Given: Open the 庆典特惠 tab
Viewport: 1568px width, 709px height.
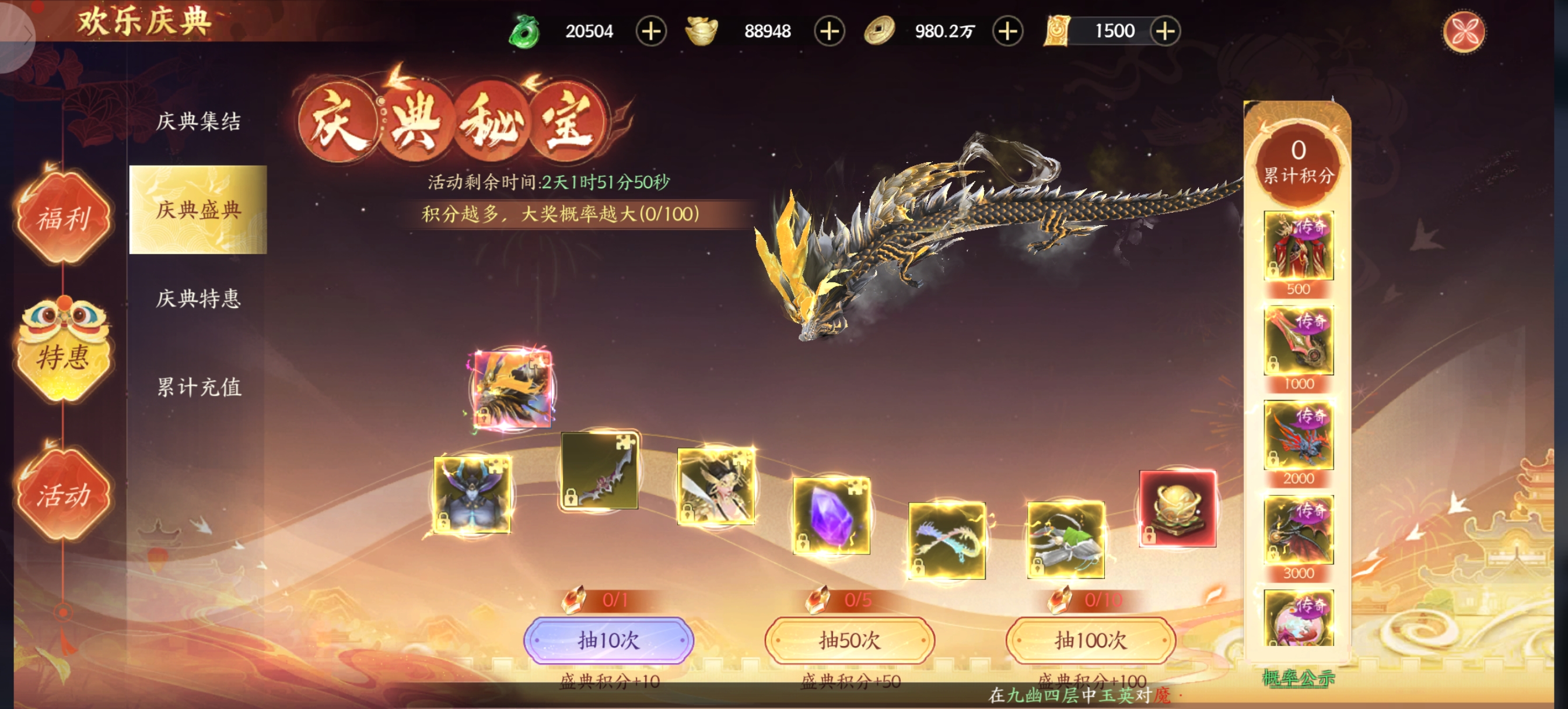Looking at the screenshot, I should 198,298.
